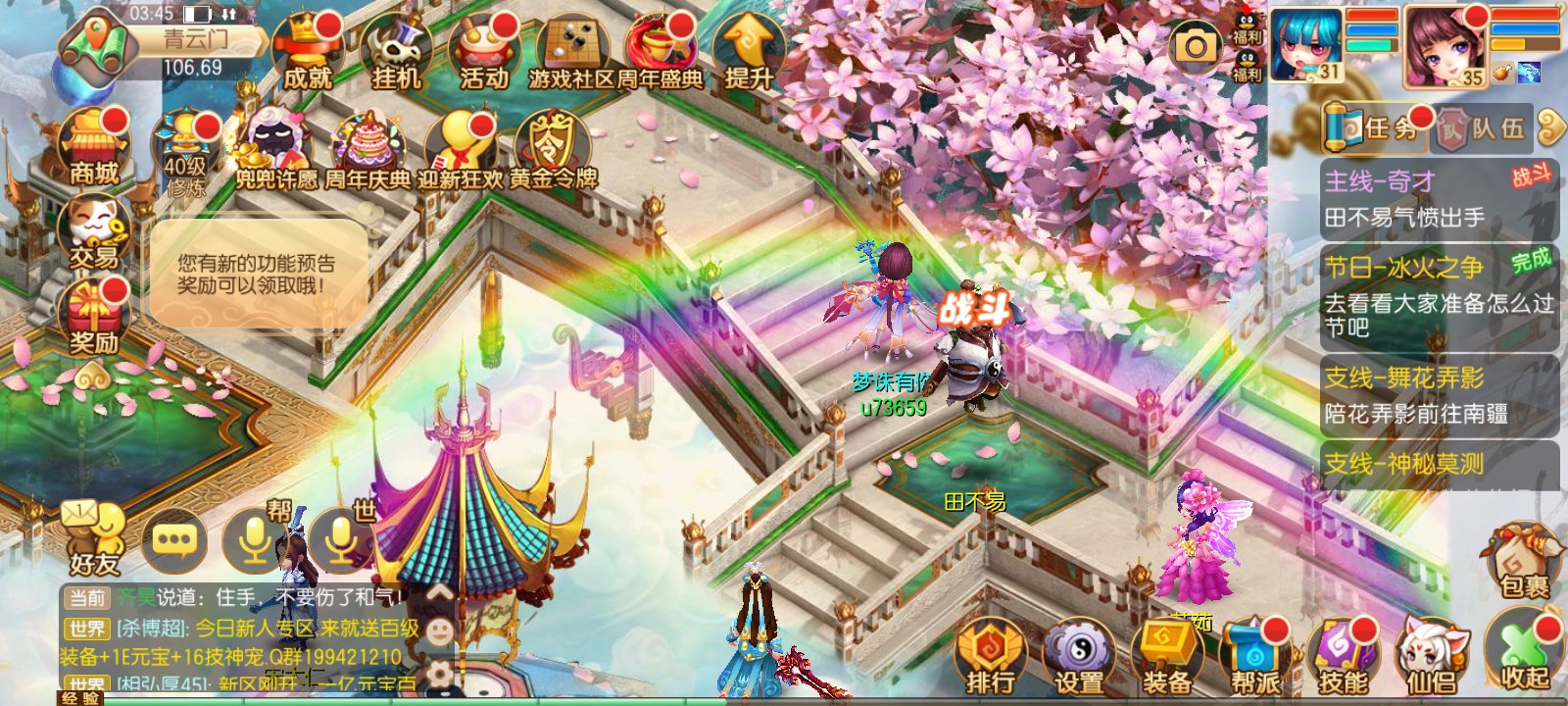Select the 支线-舞花弄影 side quest
This screenshot has width=1568, height=706.
pos(1438,395)
